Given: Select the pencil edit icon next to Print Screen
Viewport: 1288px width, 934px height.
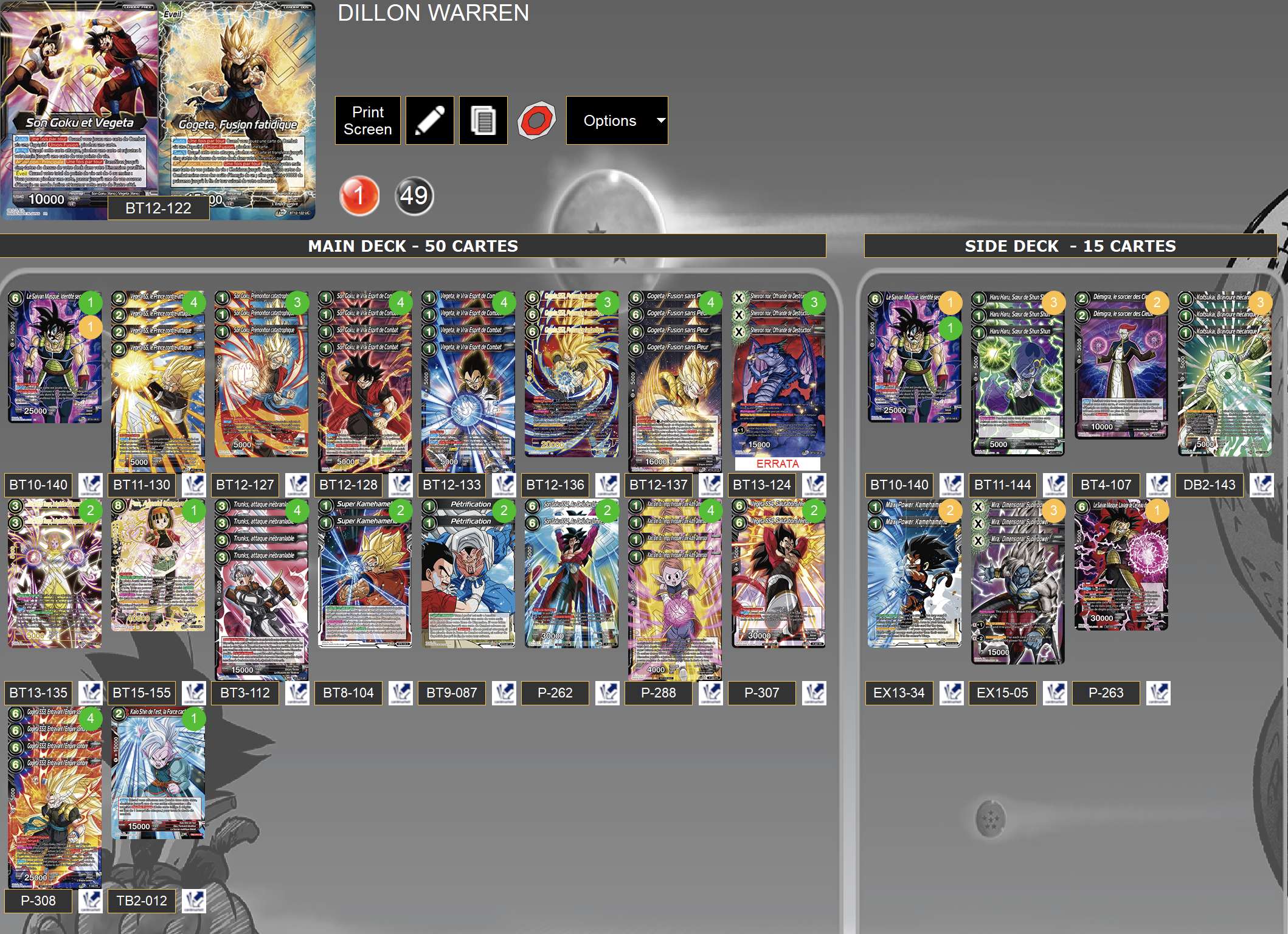Looking at the screenshot, I should 429,120.
